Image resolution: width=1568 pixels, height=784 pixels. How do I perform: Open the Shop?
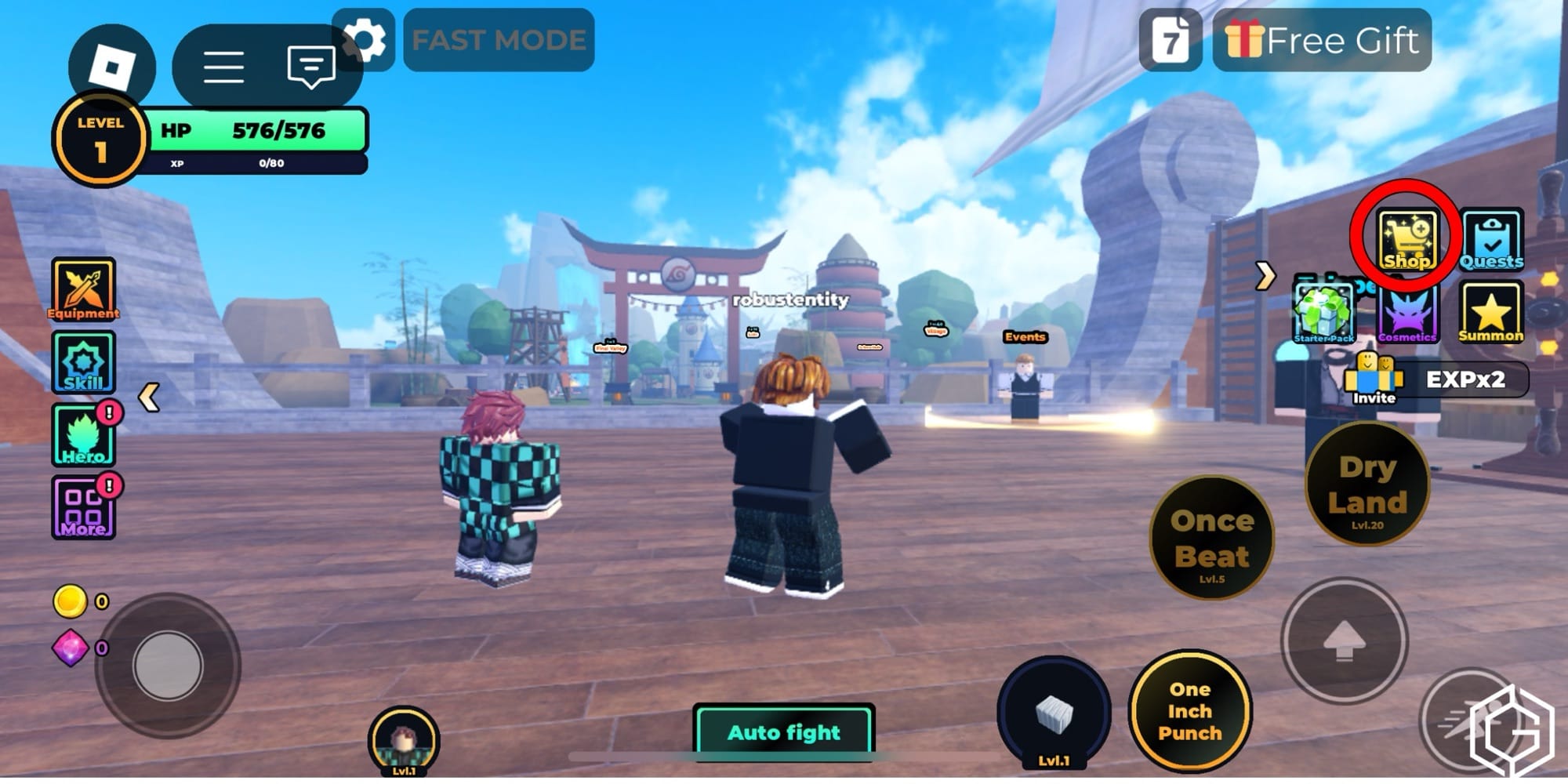click(1407, 241)
